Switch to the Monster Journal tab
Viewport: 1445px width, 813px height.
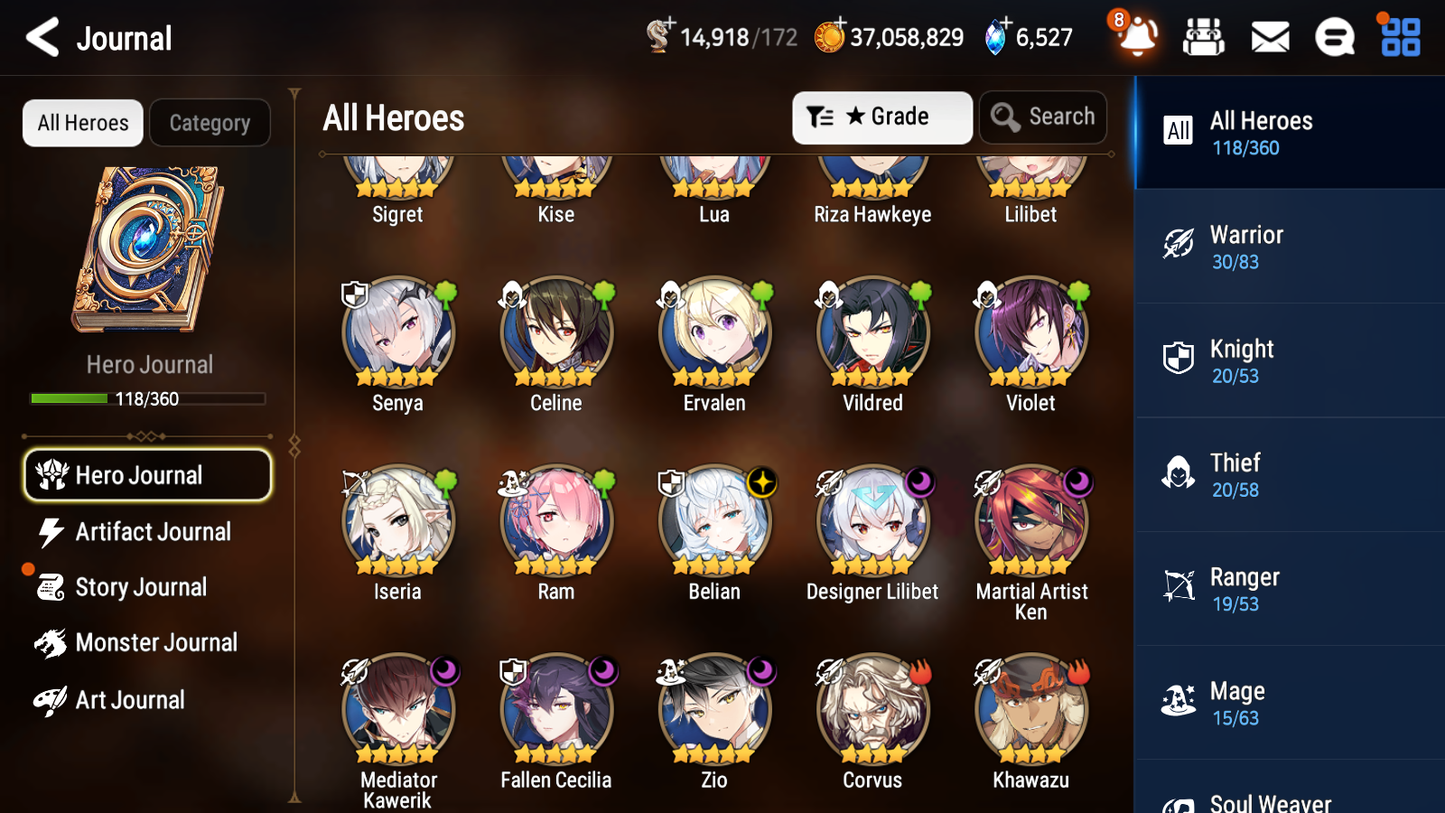tap(157, 643)
